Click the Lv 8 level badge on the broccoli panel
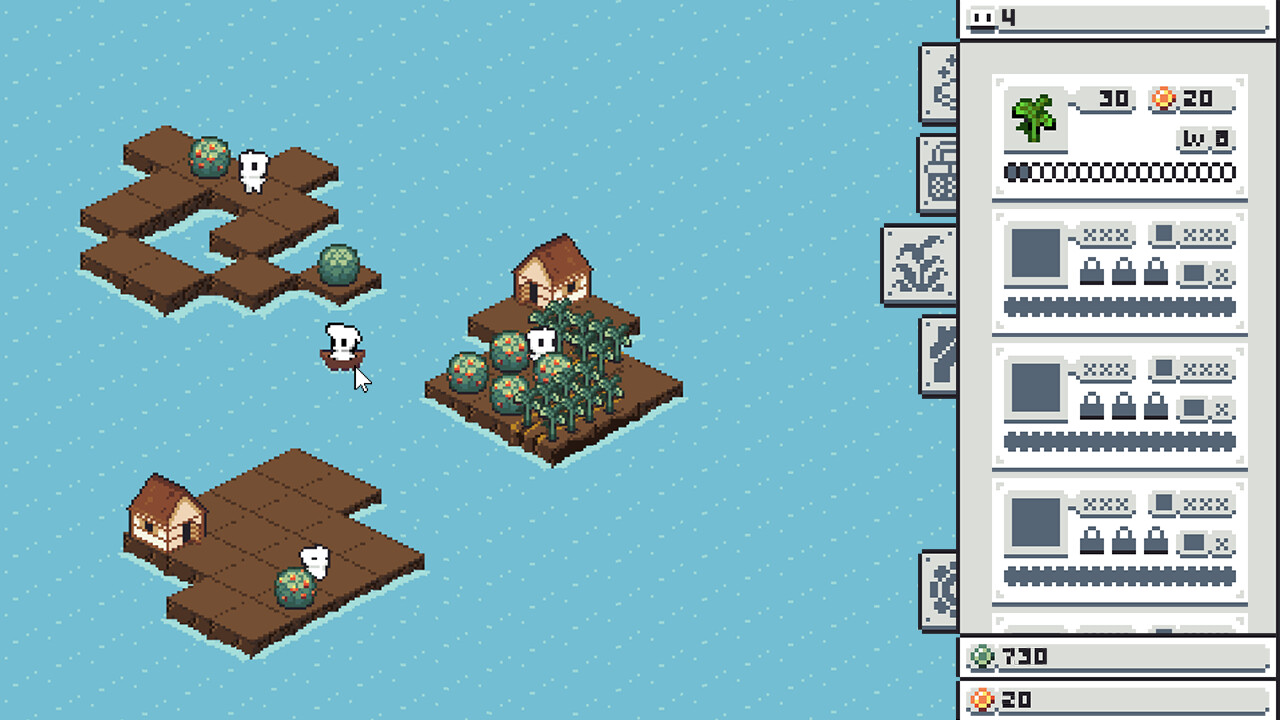 (x=1206, y=136)
